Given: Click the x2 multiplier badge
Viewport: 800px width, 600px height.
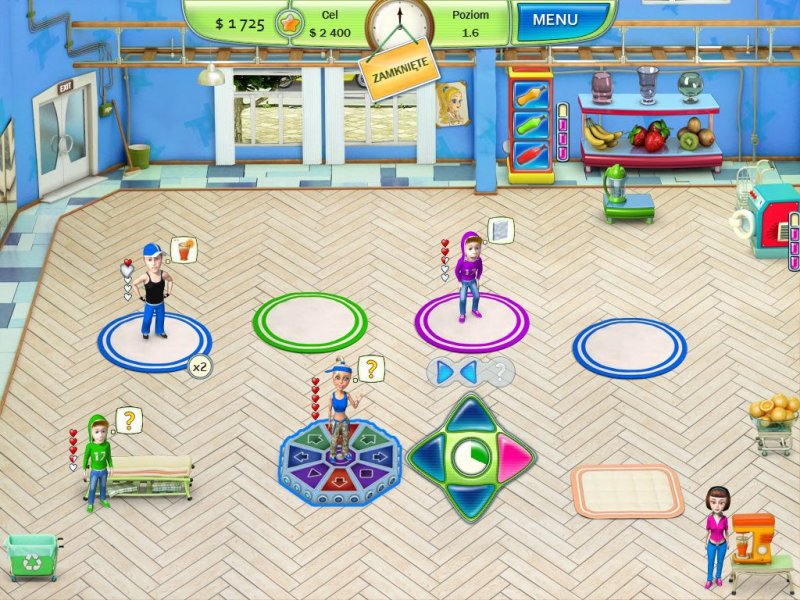Looking at the screenshot, I should coord(200,367).
